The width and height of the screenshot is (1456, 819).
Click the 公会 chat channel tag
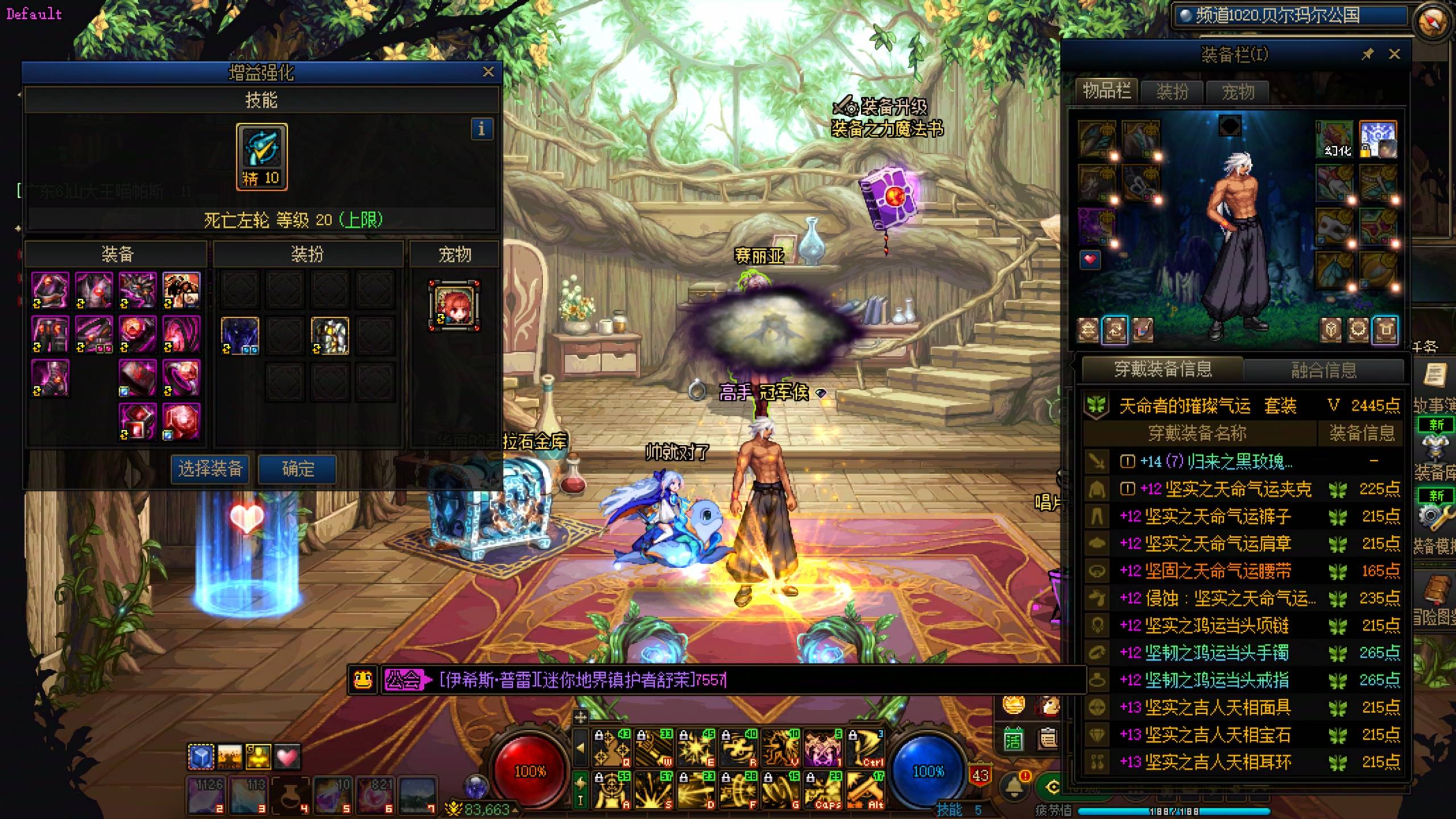tap(404, 680)
